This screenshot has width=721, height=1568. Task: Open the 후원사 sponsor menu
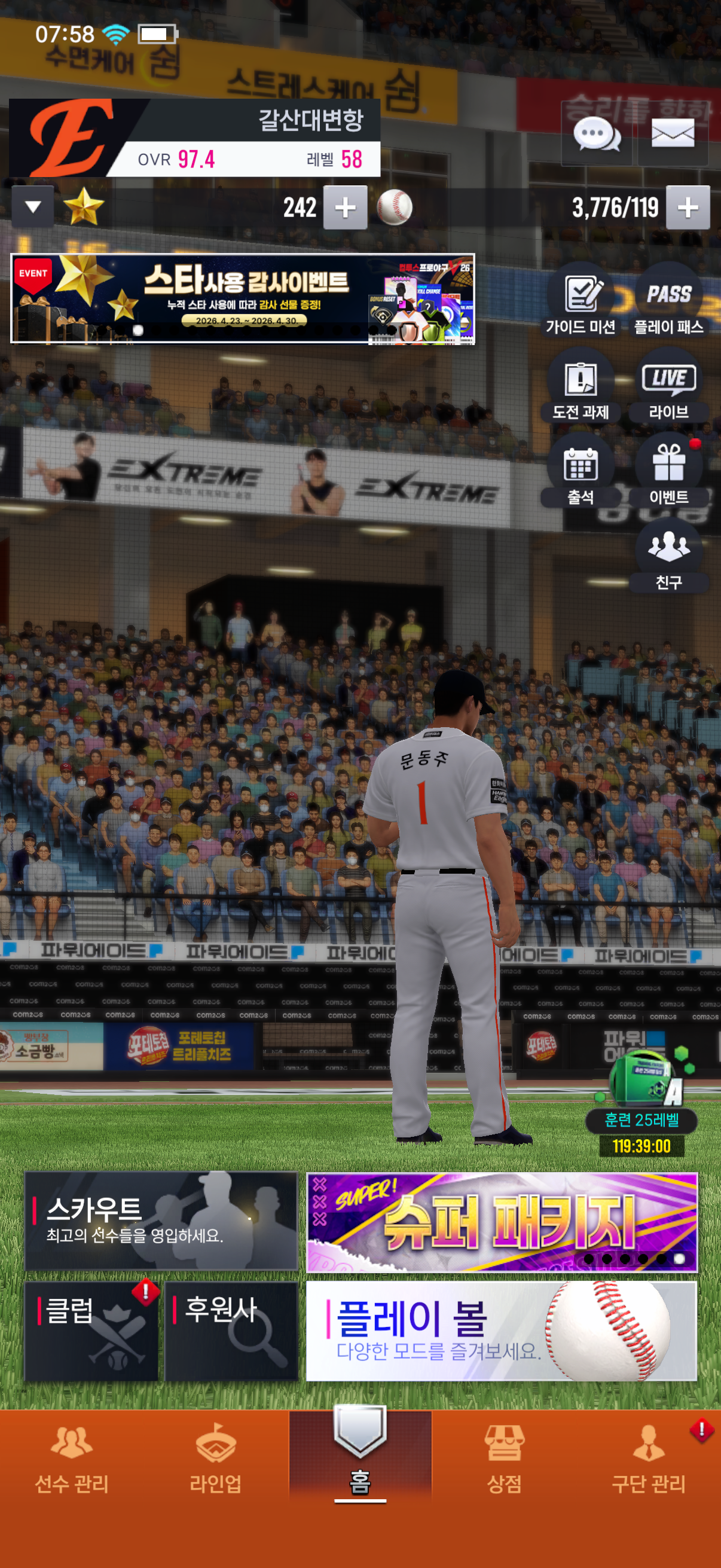(231, 1330)
